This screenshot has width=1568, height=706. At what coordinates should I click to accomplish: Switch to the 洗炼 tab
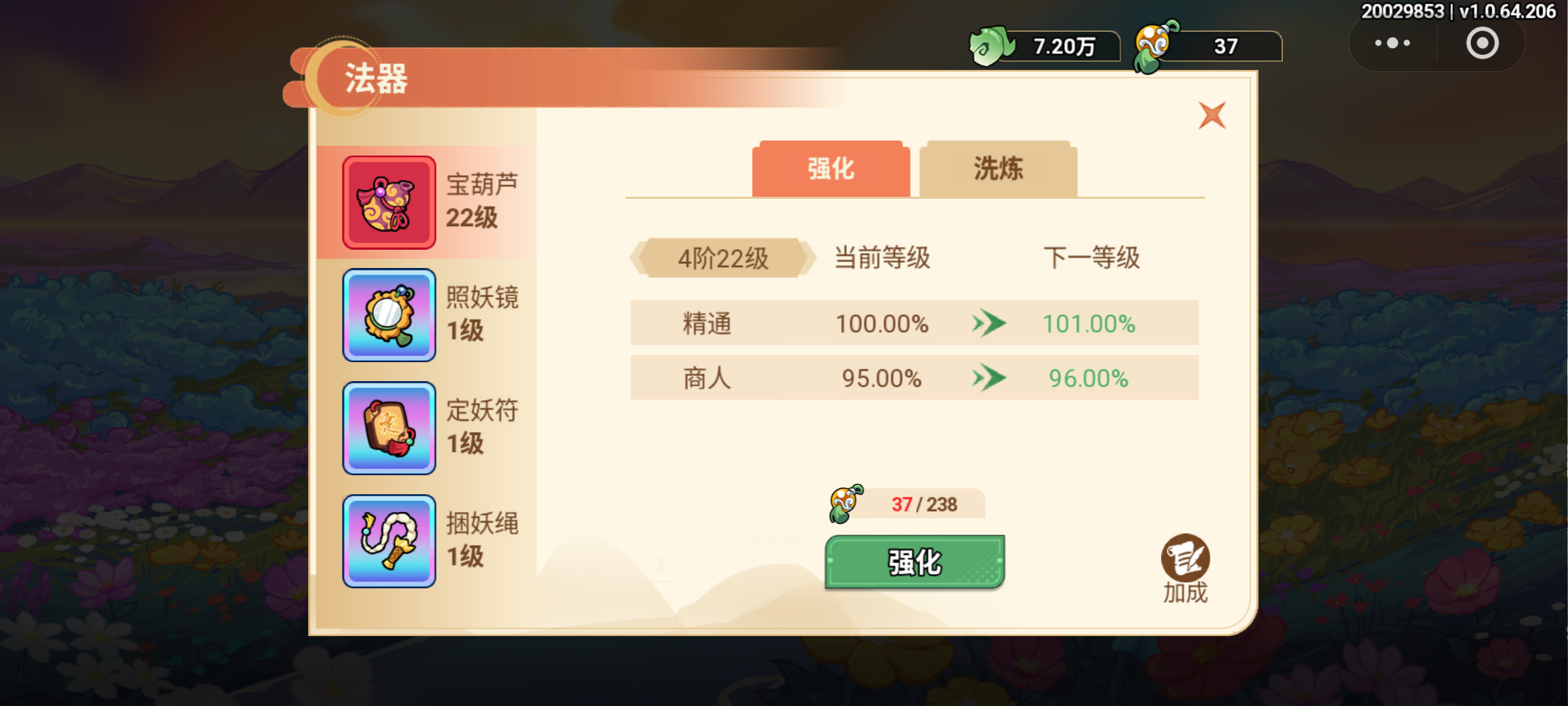pos(997,169)
